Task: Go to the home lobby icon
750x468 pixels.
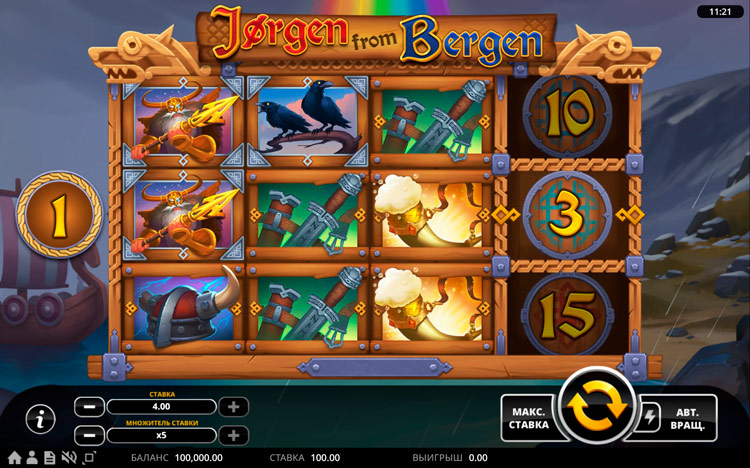Action: pyautogui.click(x=14, y=458)
